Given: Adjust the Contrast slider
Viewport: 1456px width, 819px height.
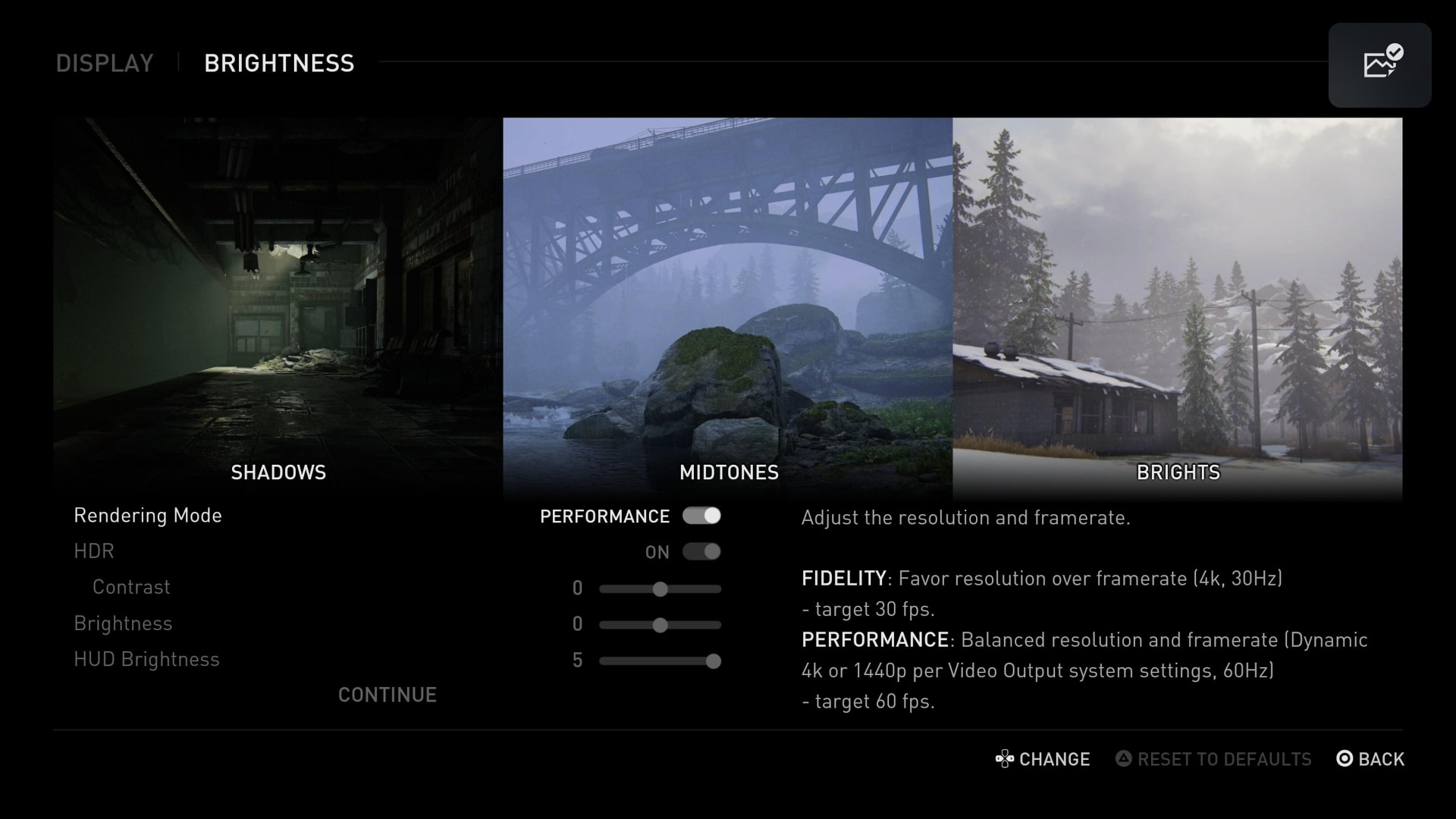Looking at the screenshot, I should [x=660, y=588].
